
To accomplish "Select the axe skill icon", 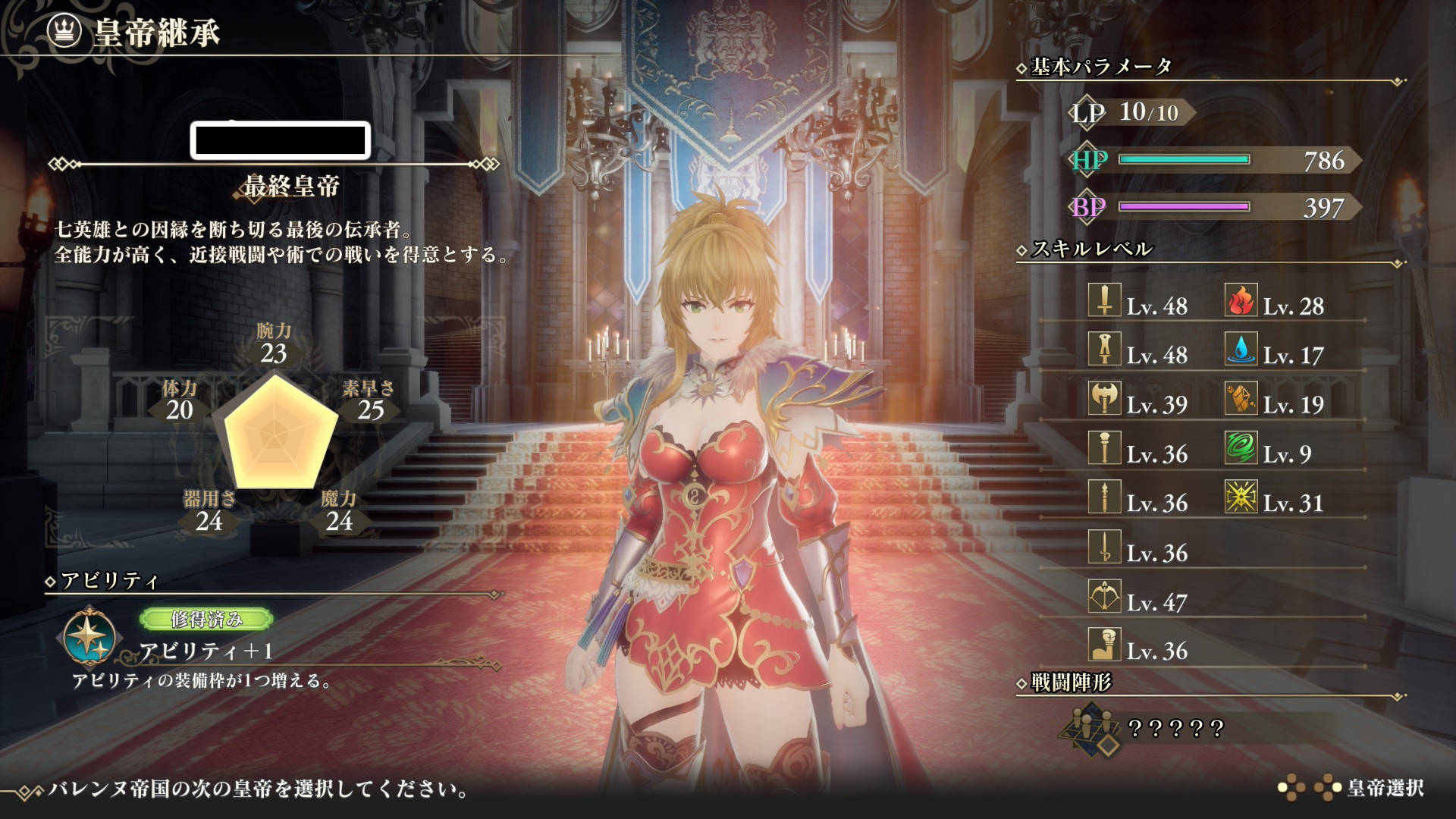I will [x=1104, y=399].
